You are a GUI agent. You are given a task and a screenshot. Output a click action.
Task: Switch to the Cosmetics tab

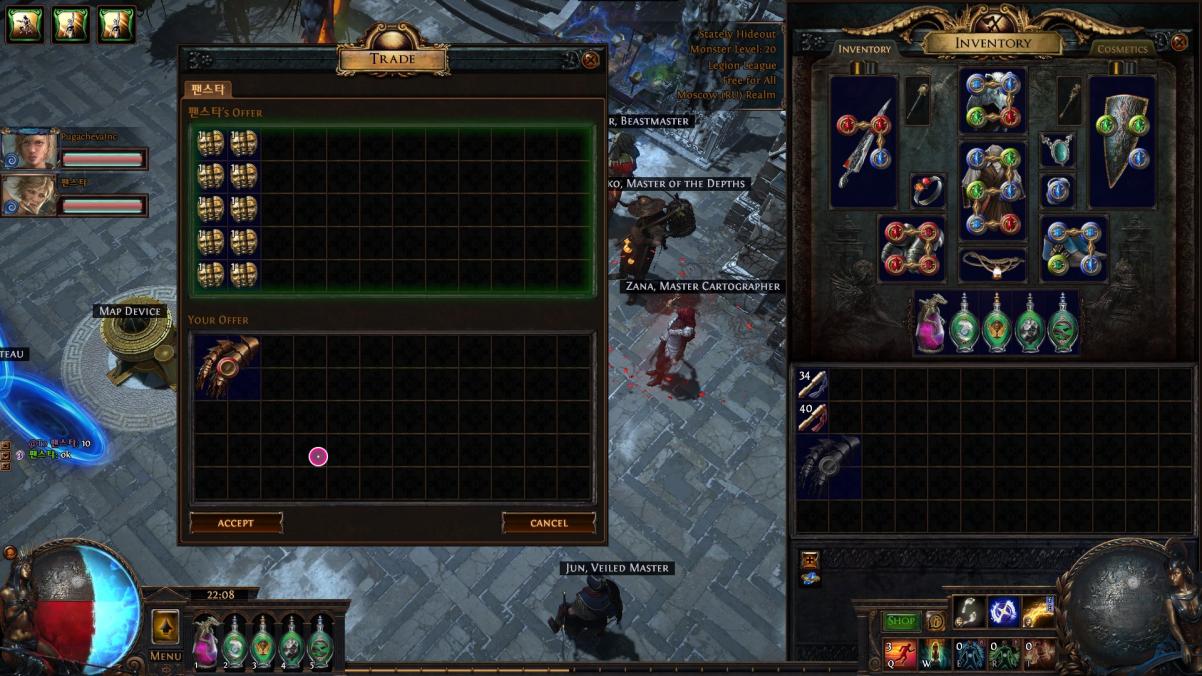pos(1122,49)
